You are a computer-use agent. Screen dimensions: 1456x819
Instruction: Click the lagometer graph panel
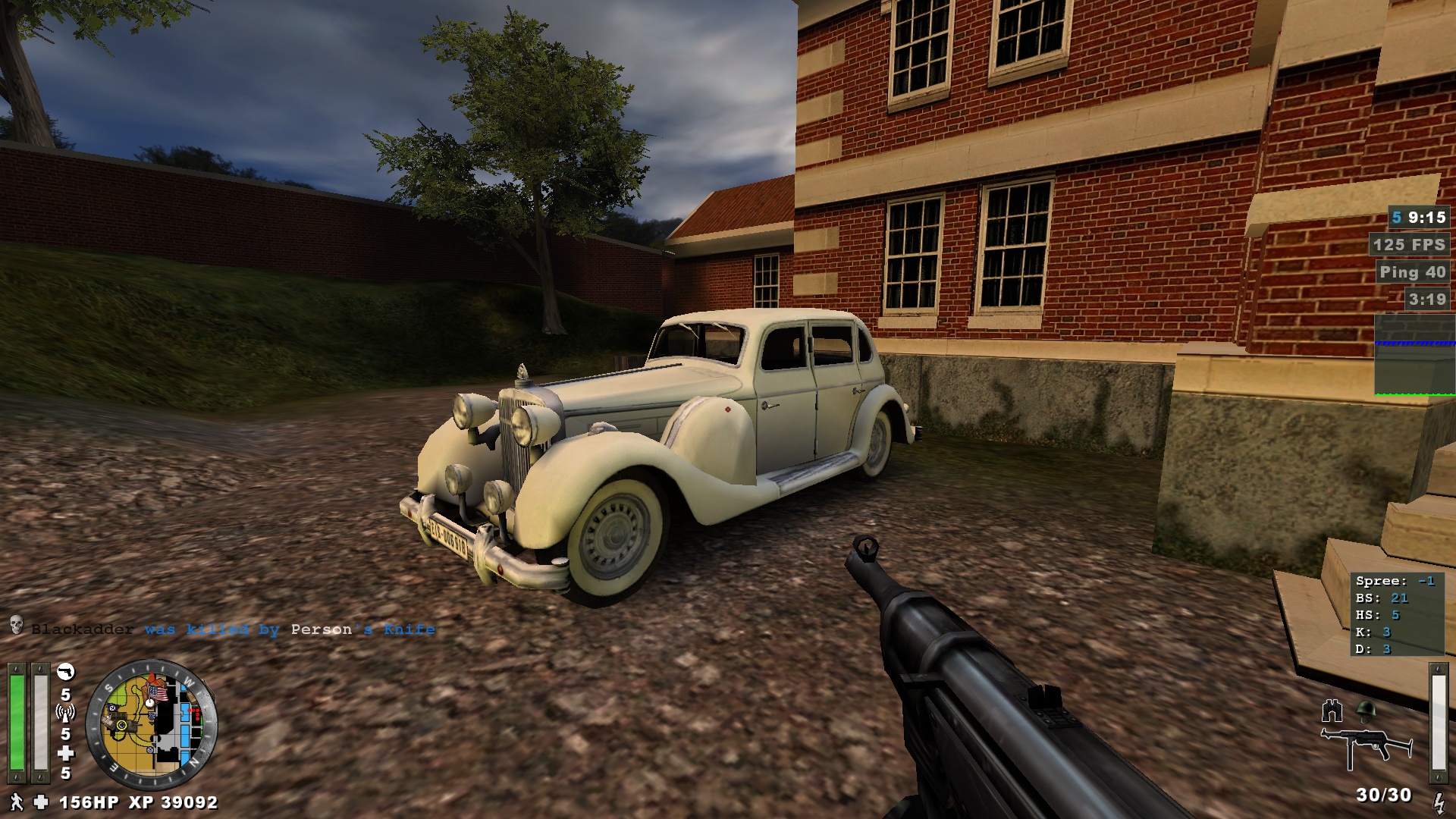pyautogui.click(x=1414, y=355)
